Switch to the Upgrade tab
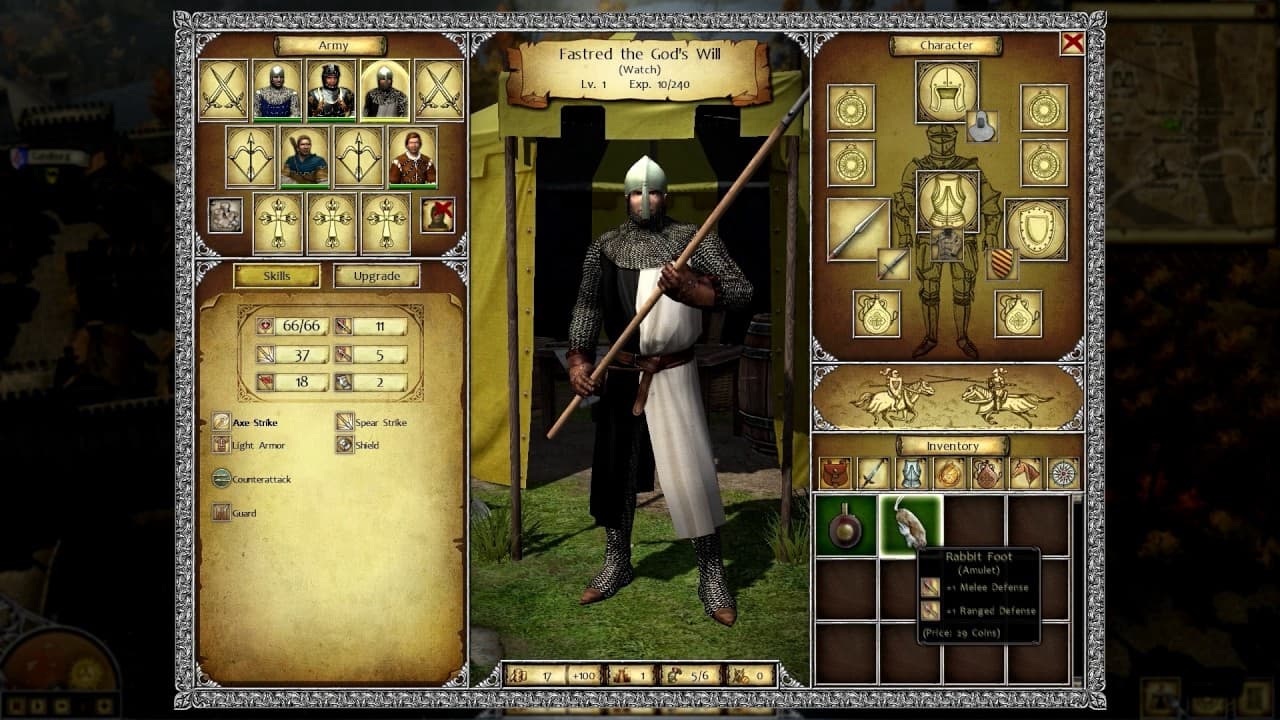Viewport: 1280px width, 720px height. click(377, 275)
